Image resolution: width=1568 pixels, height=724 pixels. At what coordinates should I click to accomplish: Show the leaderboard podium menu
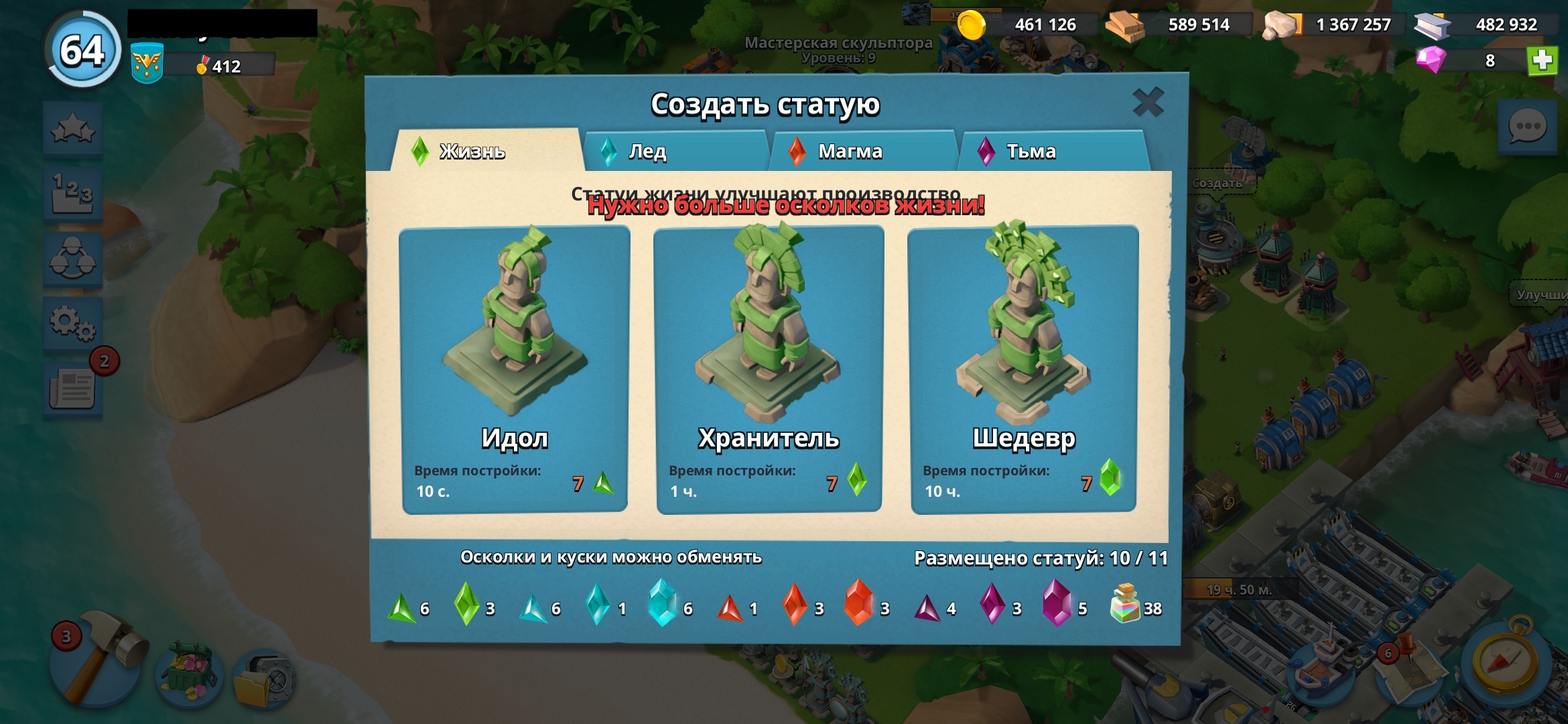73,194
